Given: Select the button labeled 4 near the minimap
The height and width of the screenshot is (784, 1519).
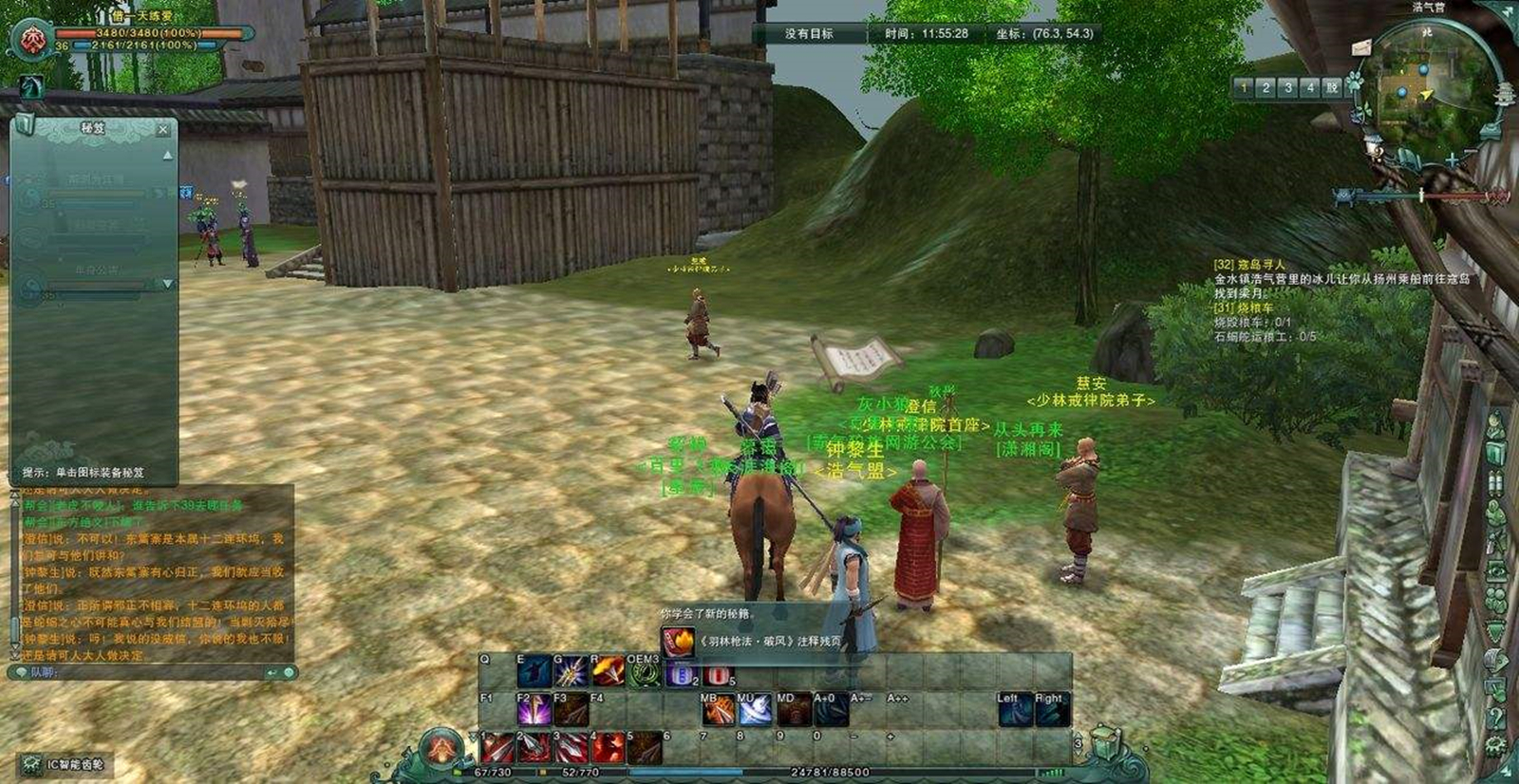Looking at the screenshot, I should [x=1310, y=88].
